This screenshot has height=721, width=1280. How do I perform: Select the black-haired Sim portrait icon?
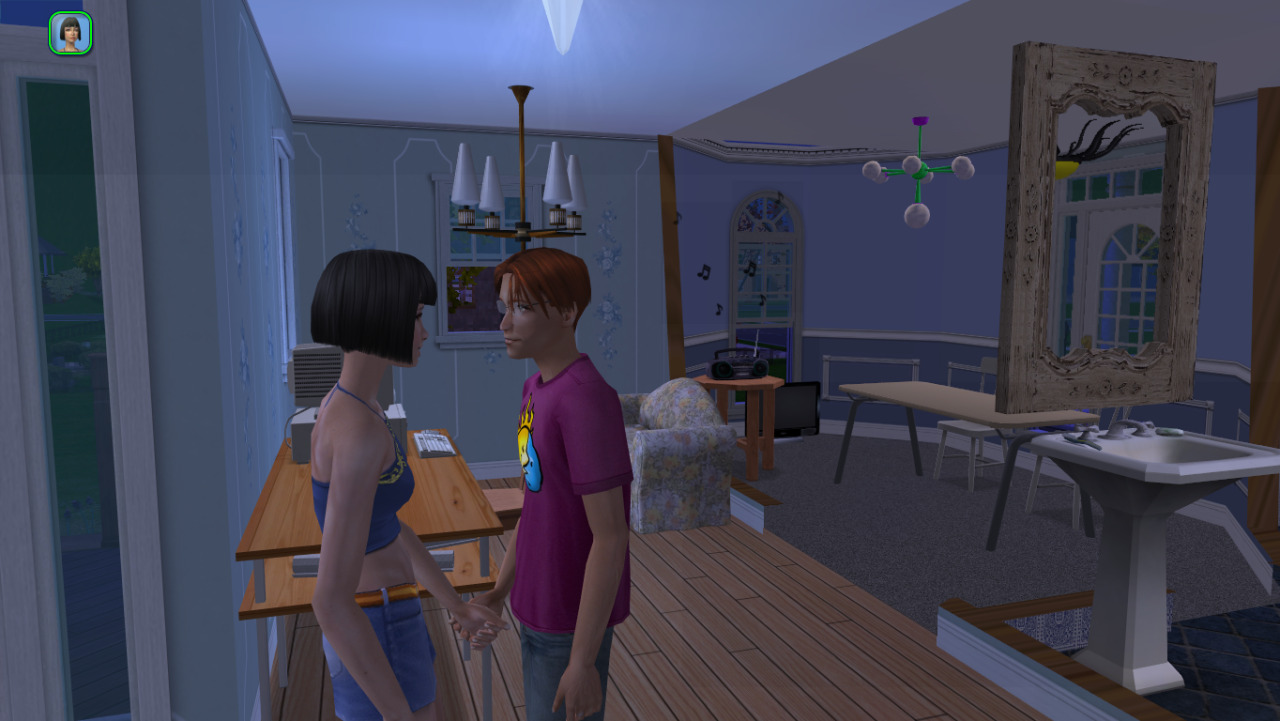point(70,33)
